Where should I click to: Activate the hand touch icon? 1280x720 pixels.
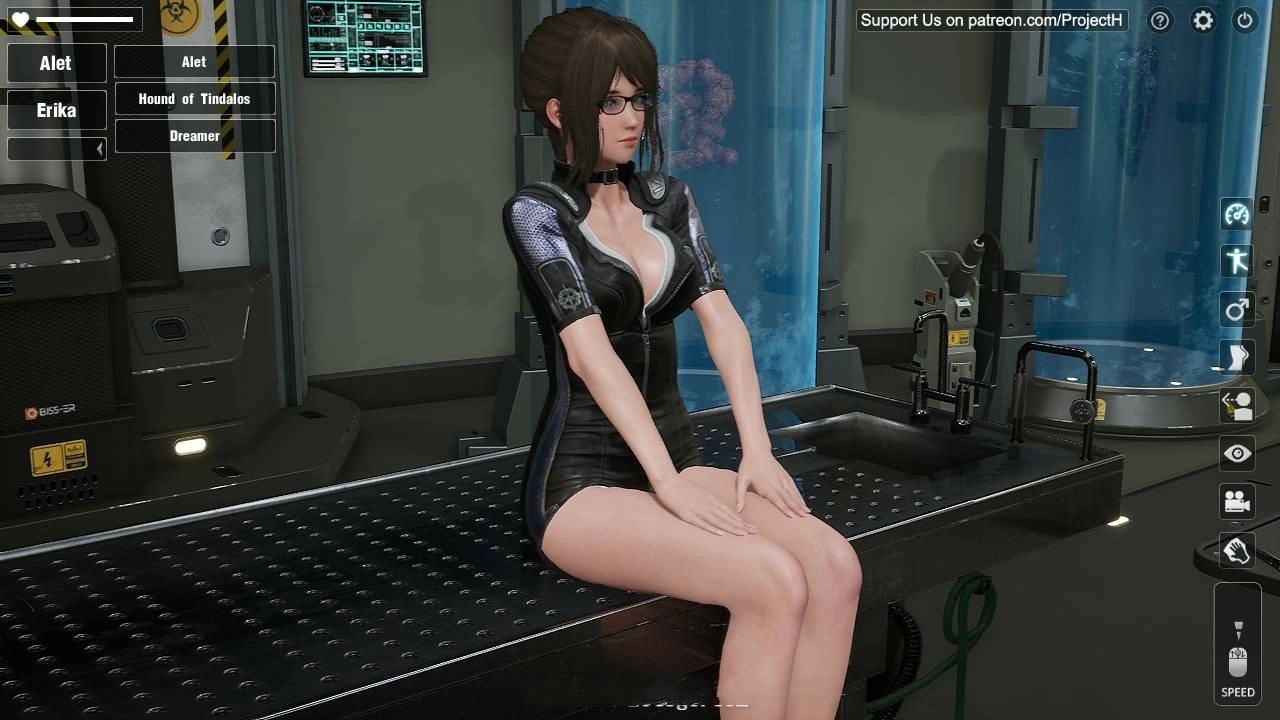[x=1237, y=550]
